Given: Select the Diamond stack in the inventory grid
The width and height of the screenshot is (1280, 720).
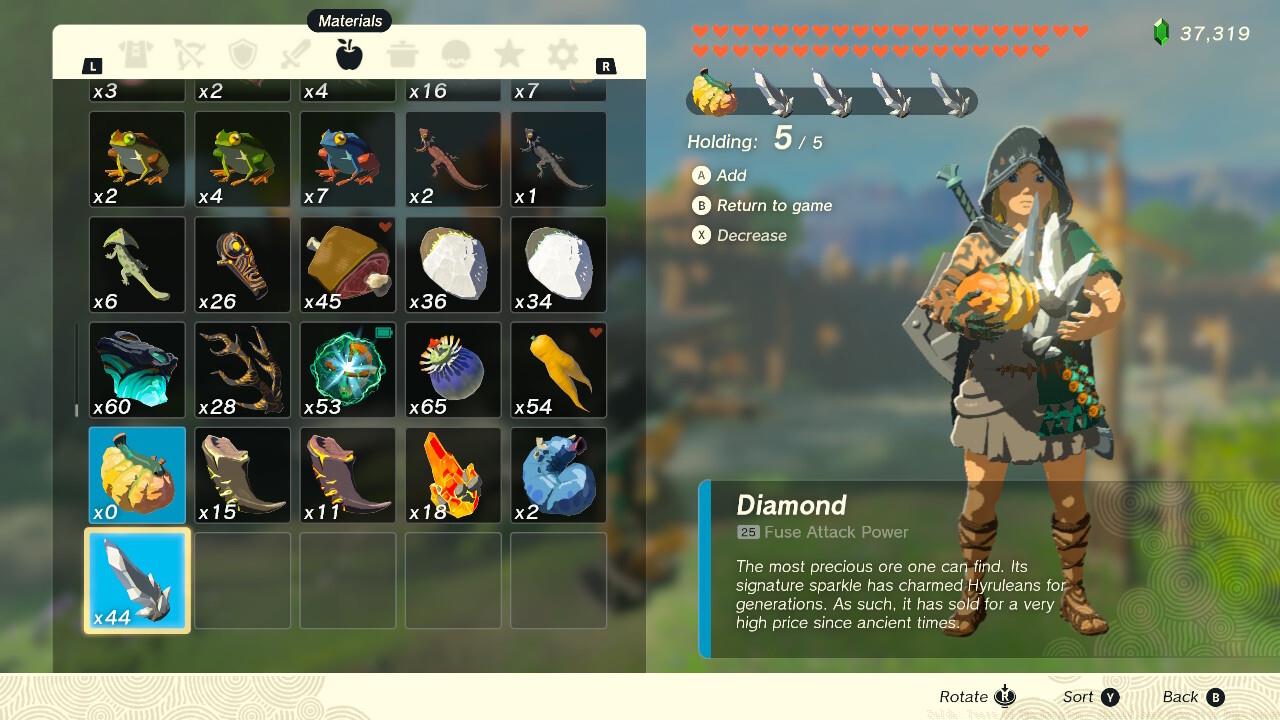Looking at the screenshot, I should coord(135,580).
